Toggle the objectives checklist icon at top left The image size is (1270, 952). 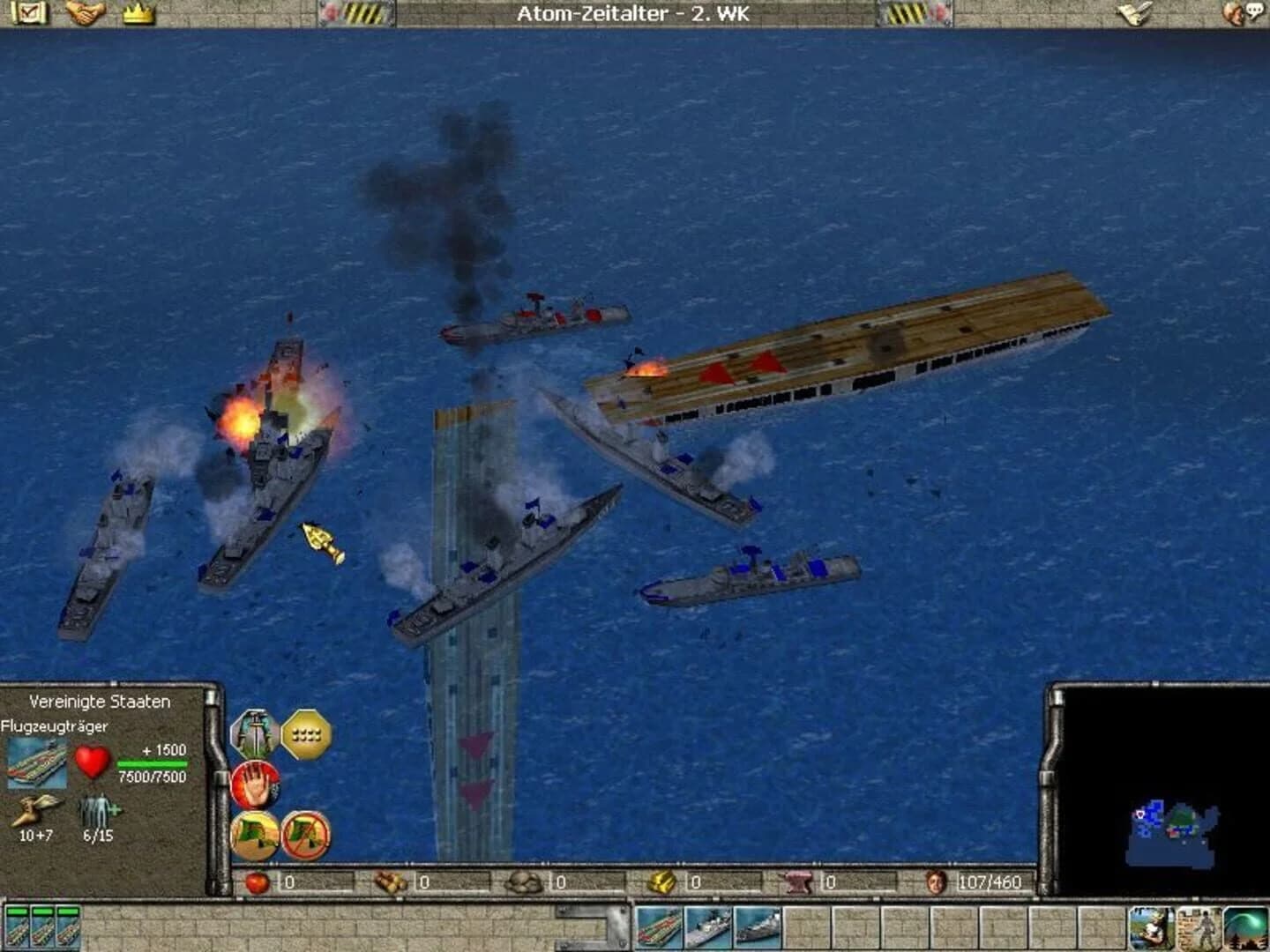(31, 12)
